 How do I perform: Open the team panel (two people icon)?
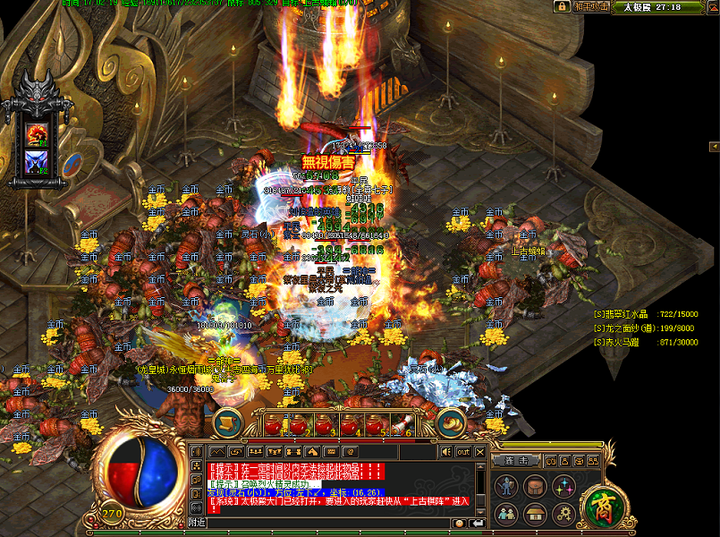[507, 513]
